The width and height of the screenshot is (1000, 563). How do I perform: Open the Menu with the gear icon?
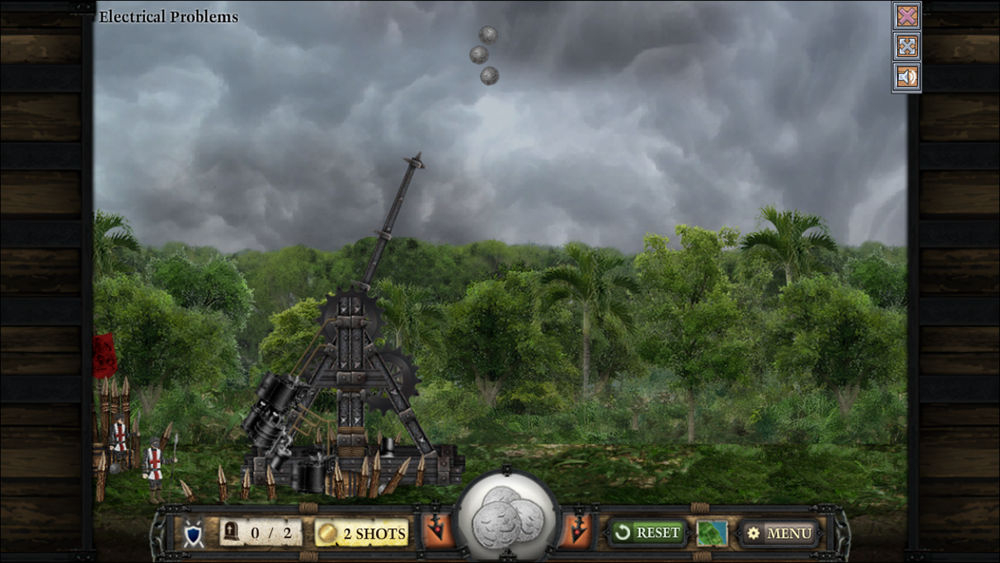coord(780,533)
